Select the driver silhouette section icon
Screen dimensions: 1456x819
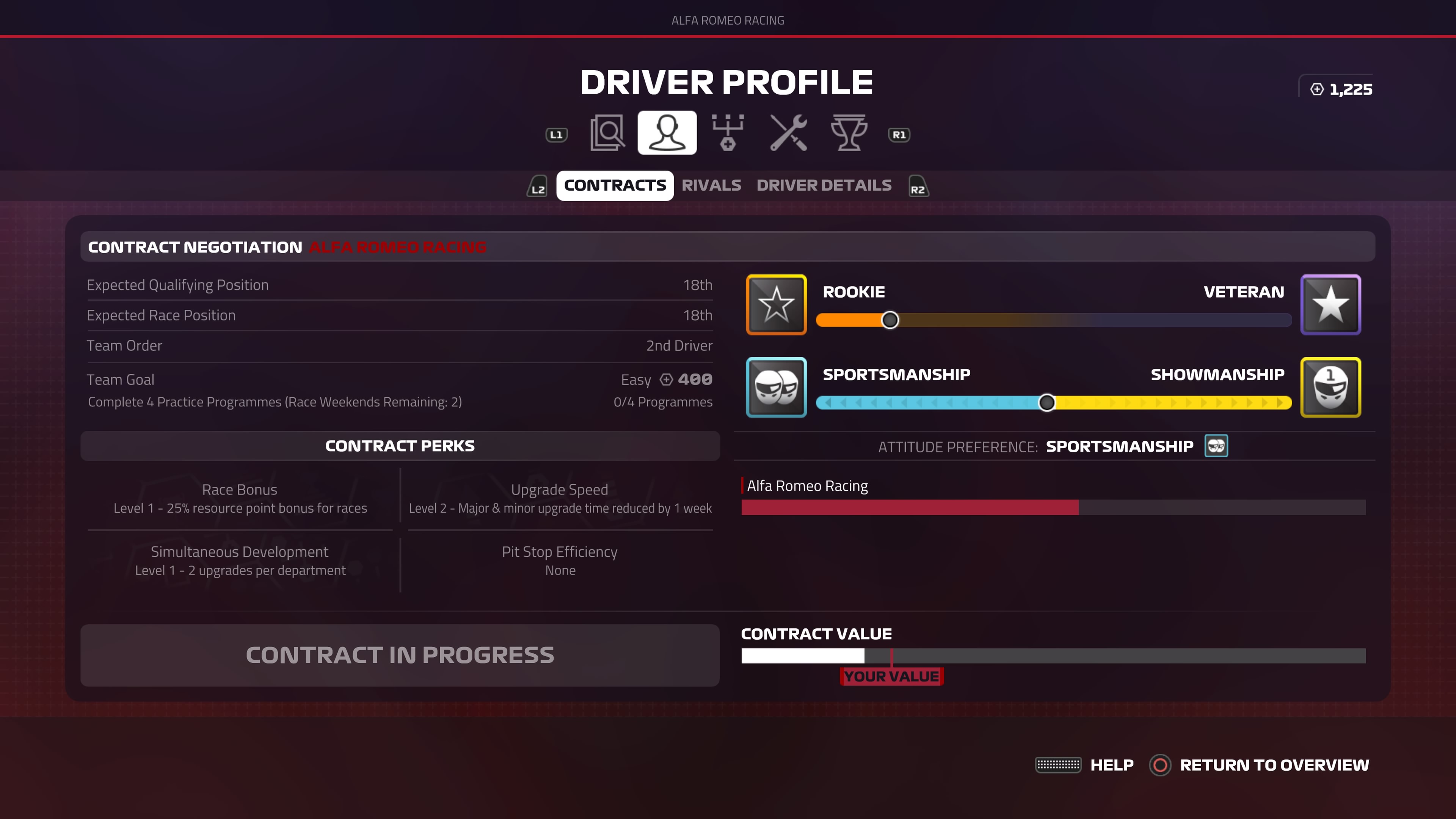pos(667,133)
